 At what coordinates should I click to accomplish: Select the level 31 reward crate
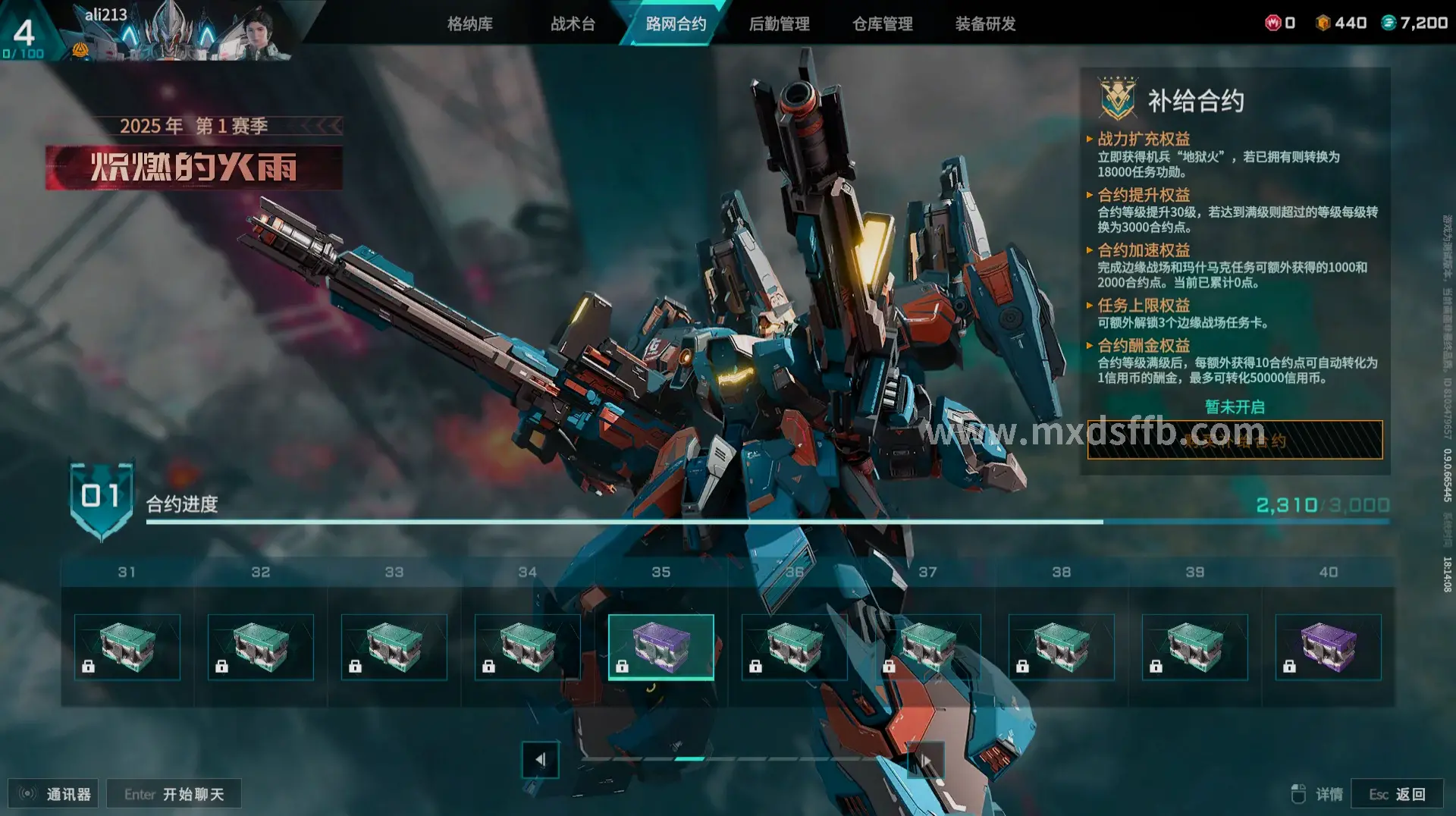(127, 647)
